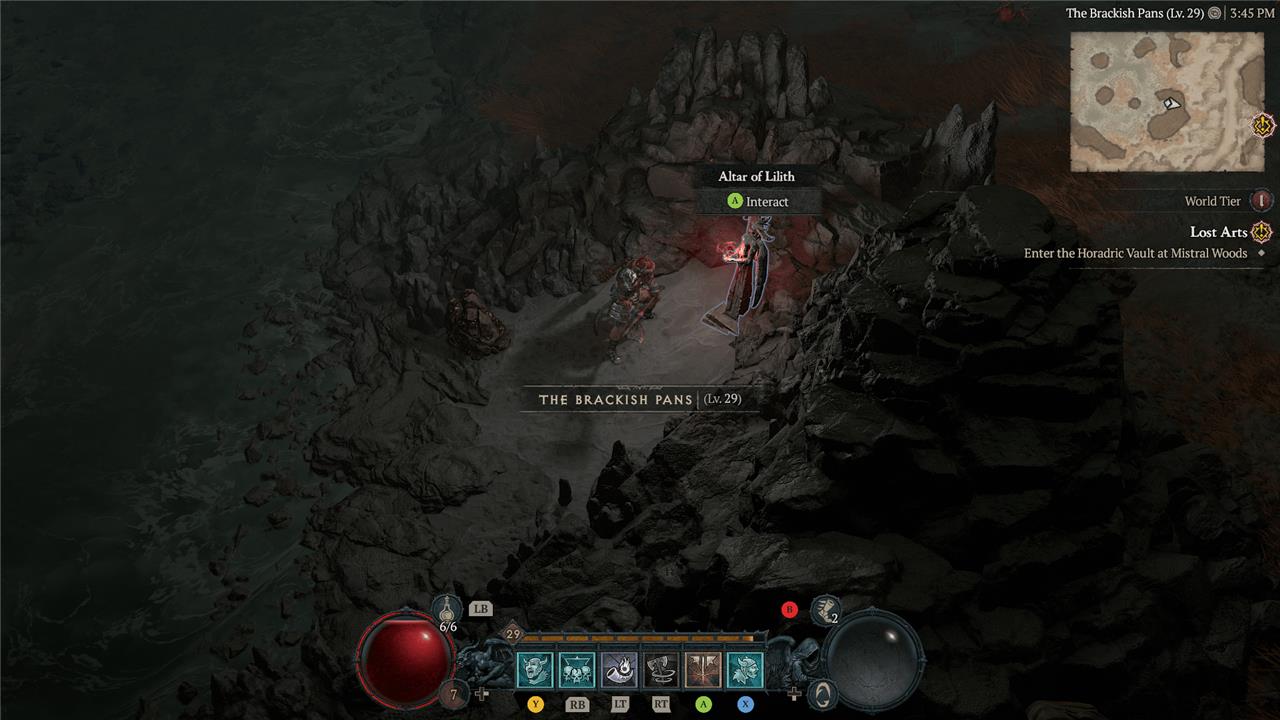This screenshot has height=720, width=1280.
Task: Activate the three skulls skill
Action: click(x=576, y=669)
